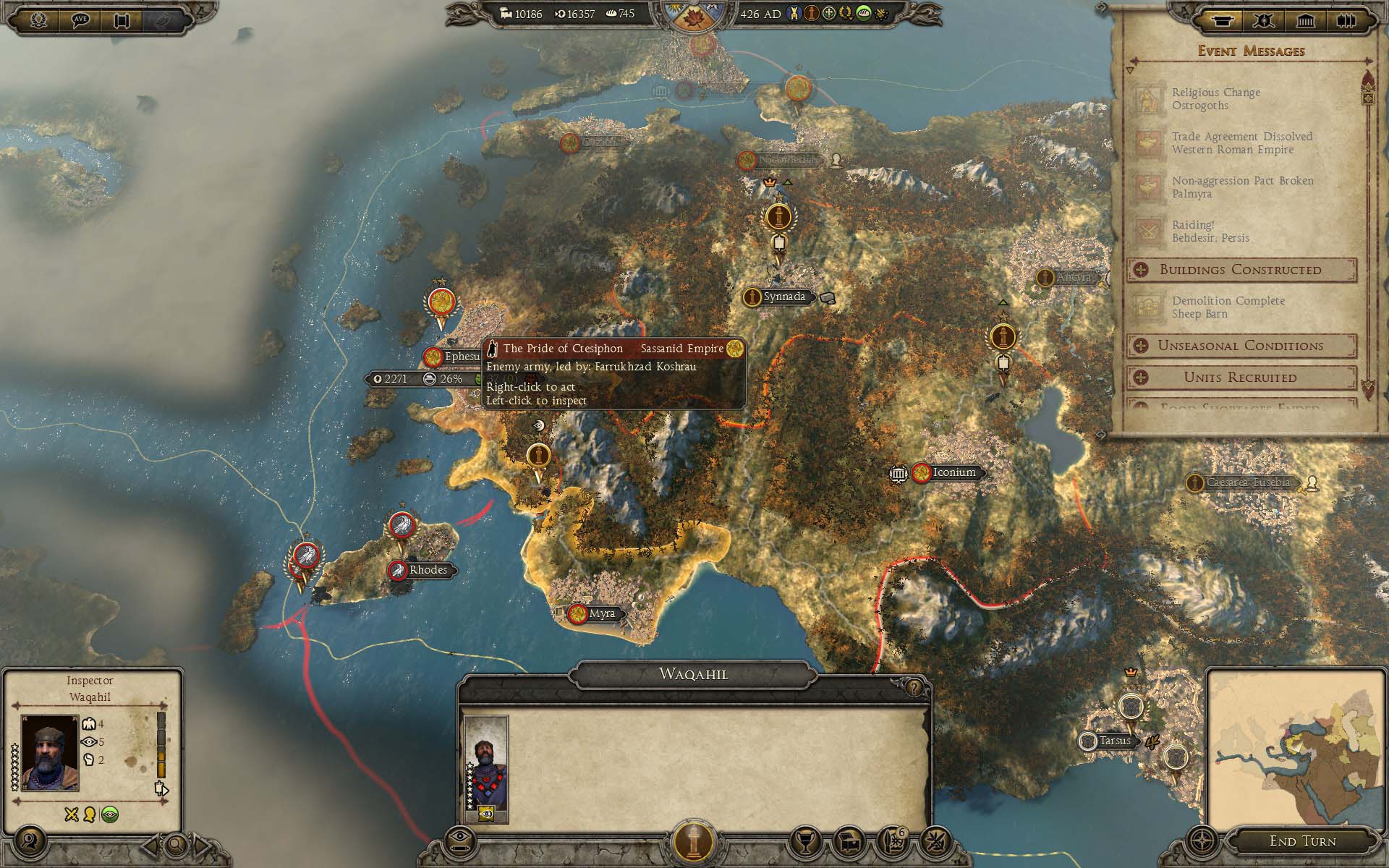Click the help question mark button
The width and height of the screenshot is (1389, 868).
click(x=914, y=686)
